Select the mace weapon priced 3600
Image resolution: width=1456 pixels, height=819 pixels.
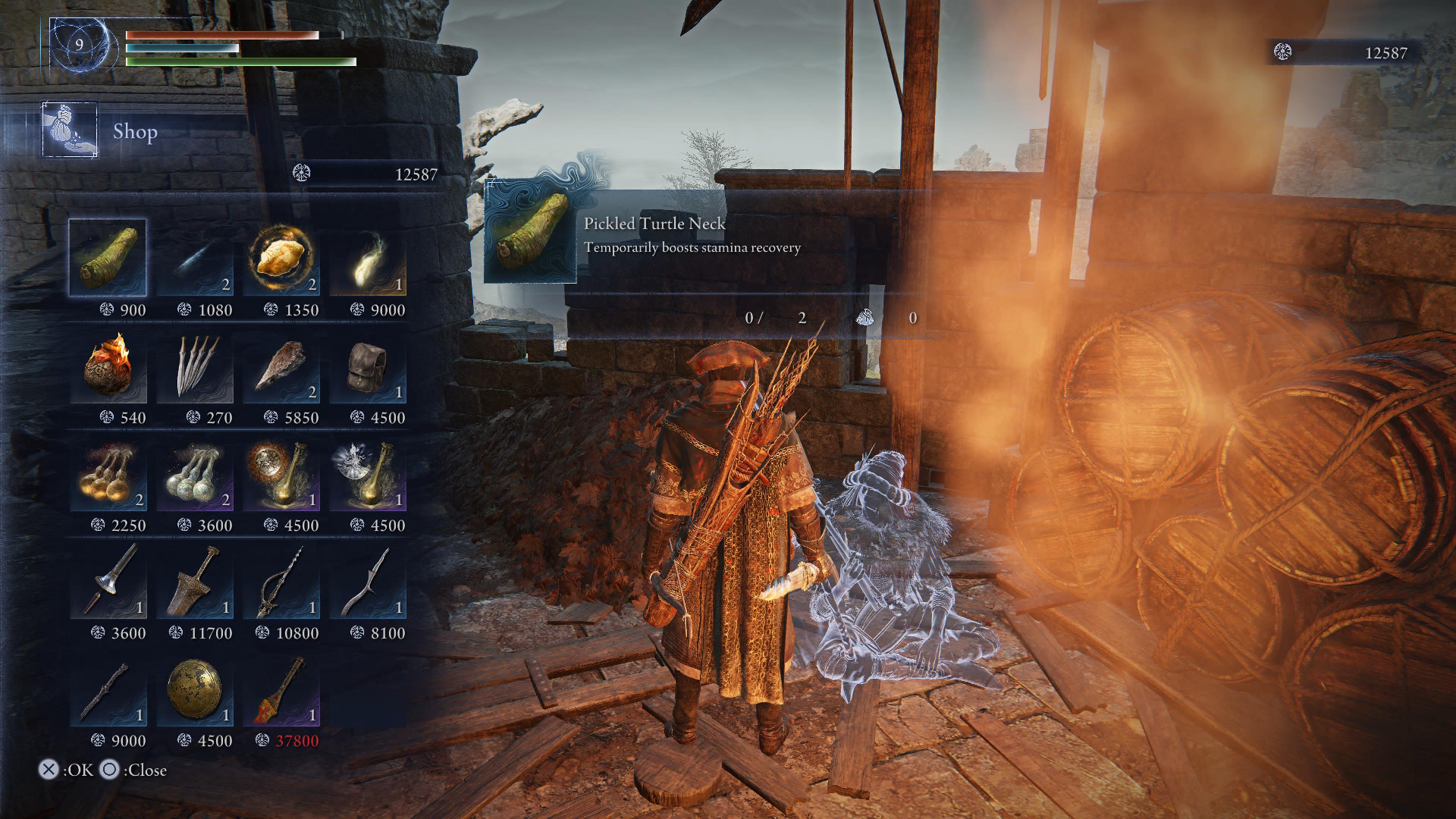coord(108,582)
